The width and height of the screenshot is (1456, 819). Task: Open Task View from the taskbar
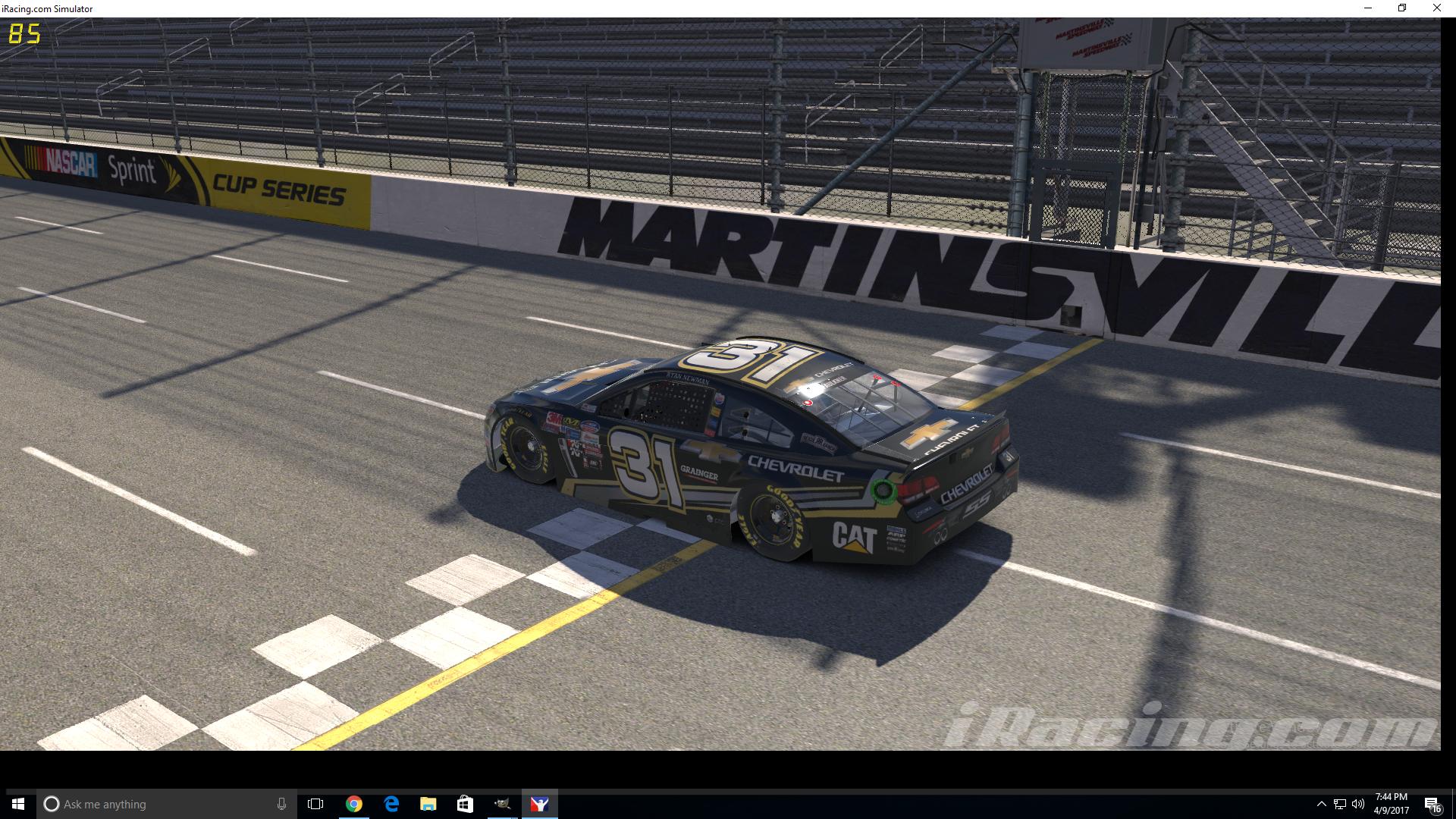[314, 804]
